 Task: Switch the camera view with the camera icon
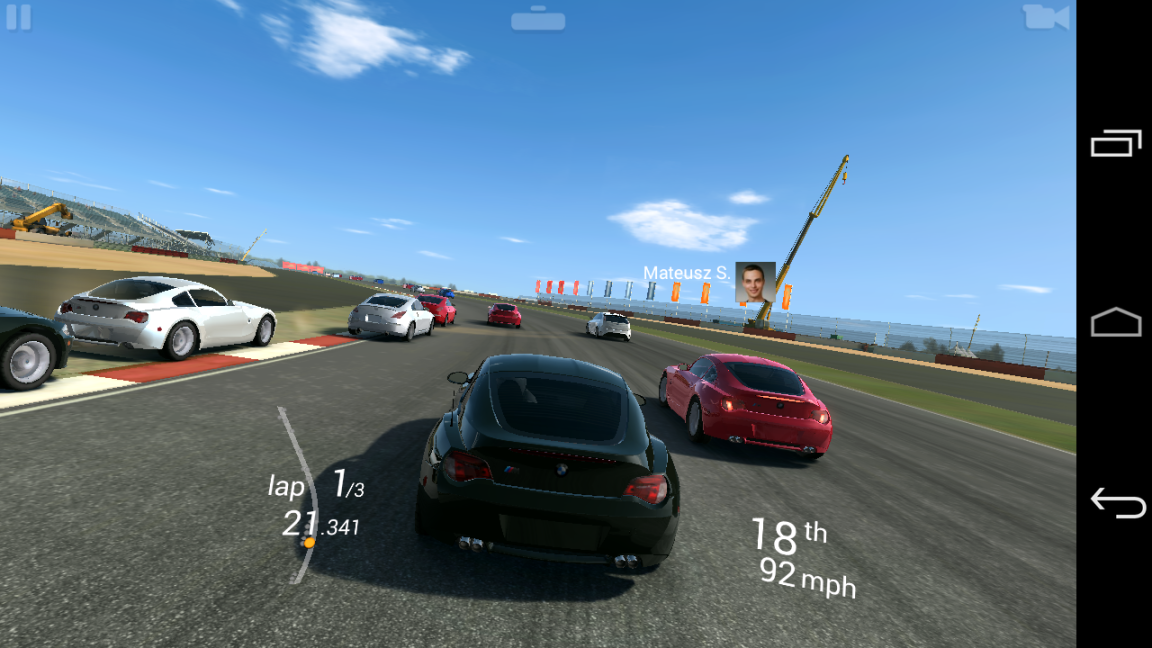pyautogui.click(x=1046, y=17)
